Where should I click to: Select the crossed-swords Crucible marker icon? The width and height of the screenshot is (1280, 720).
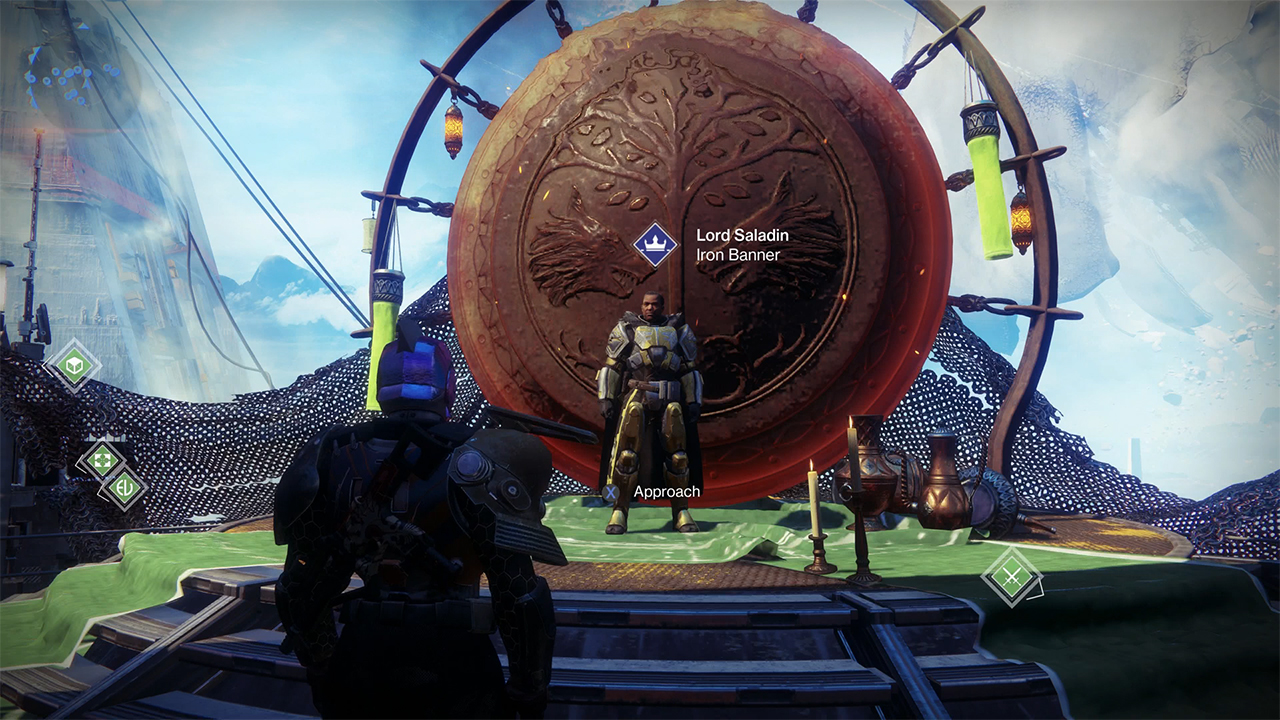tap(1011, 578)
